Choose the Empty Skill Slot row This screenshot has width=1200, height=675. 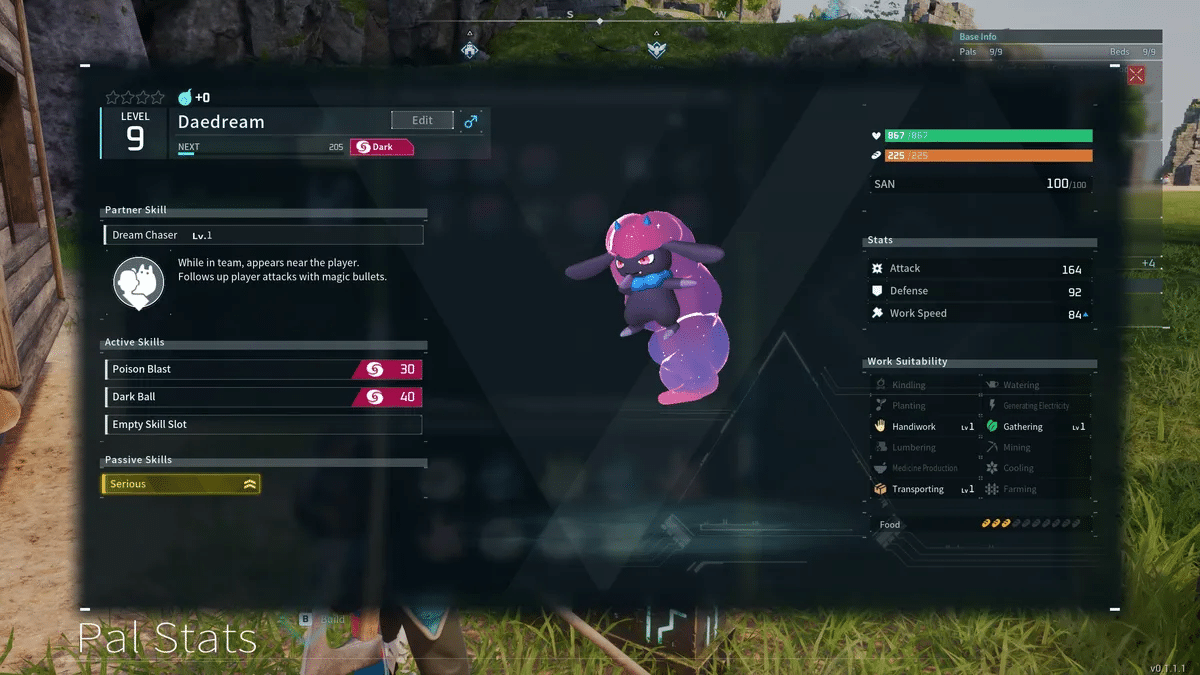coord(263,425)
